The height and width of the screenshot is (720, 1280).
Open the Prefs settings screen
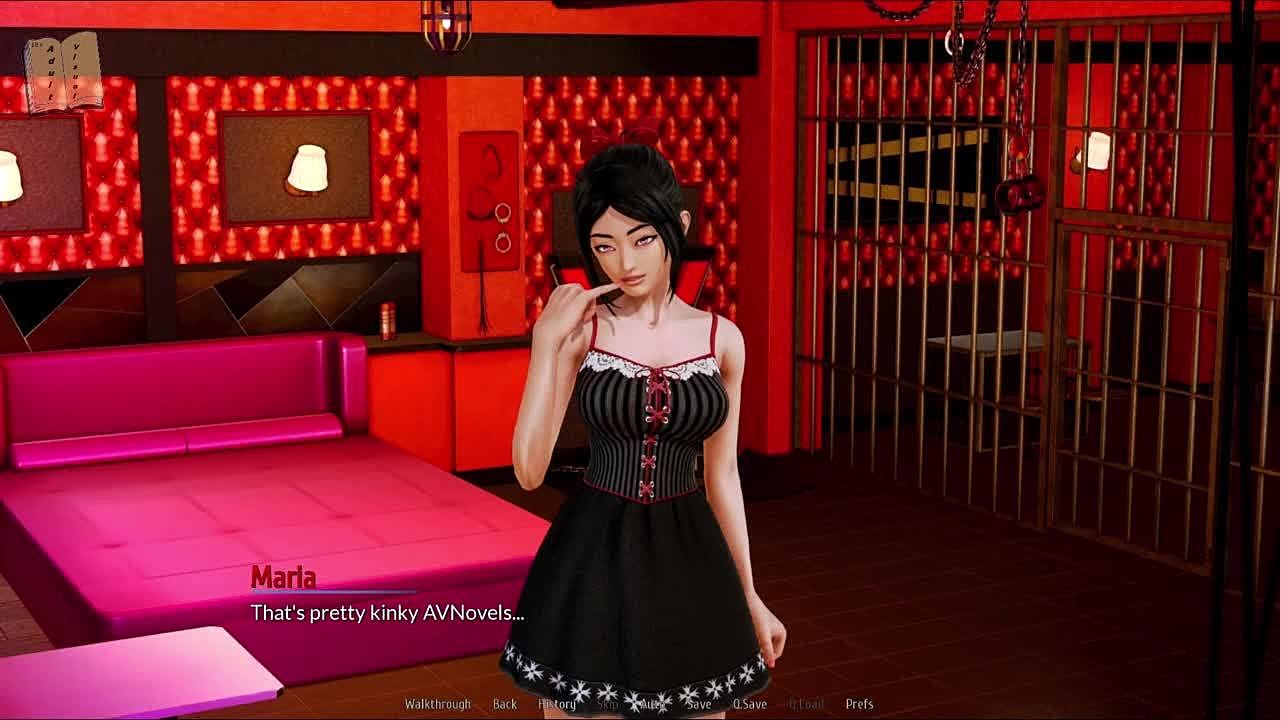coord(859,704)
